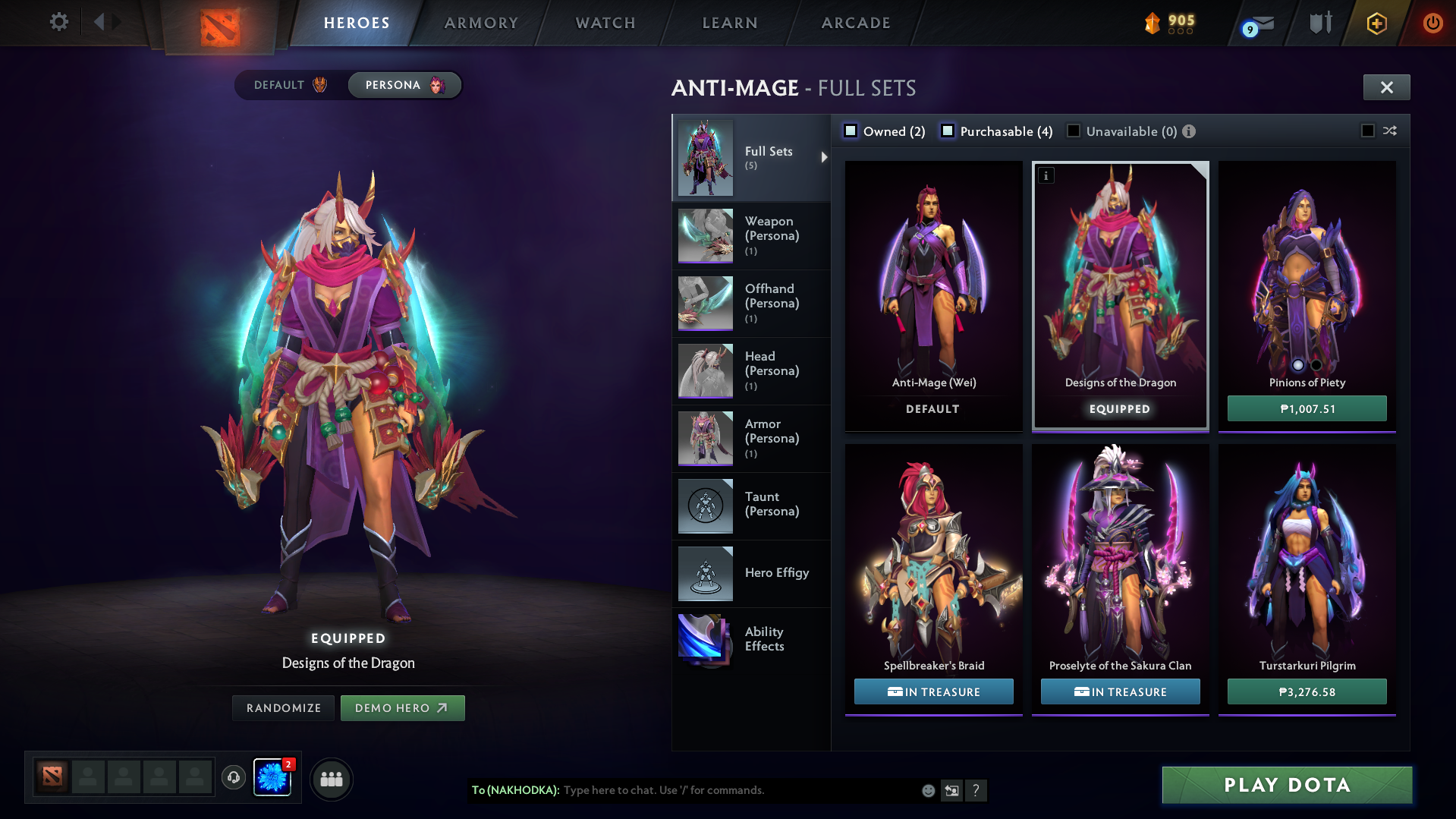Switch to the Armory tab
Image resolution: width=1456 pixels, height=819 pixels.
(481, 23)
